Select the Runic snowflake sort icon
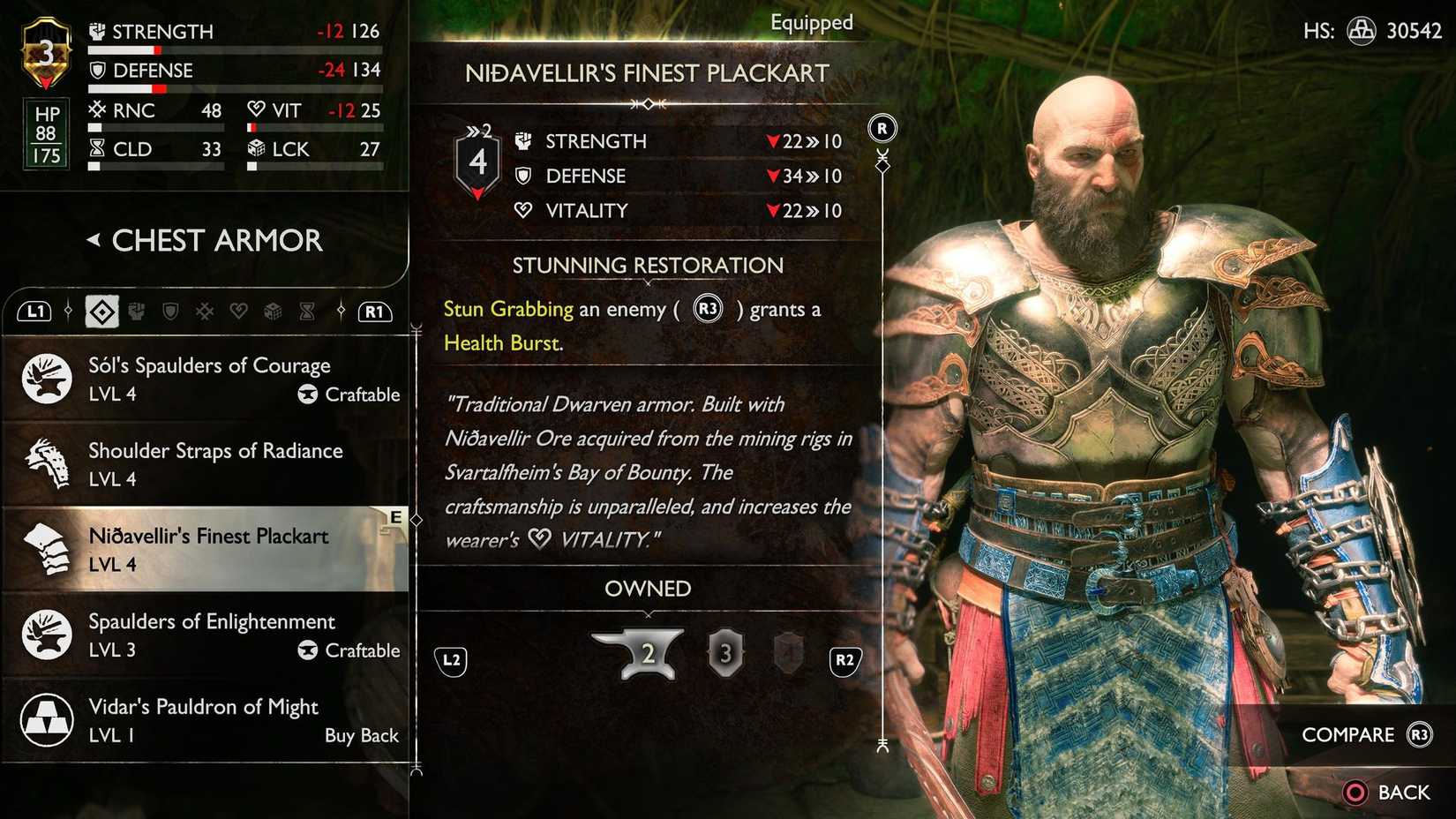The image size is (1456, 819). (204, 311)
